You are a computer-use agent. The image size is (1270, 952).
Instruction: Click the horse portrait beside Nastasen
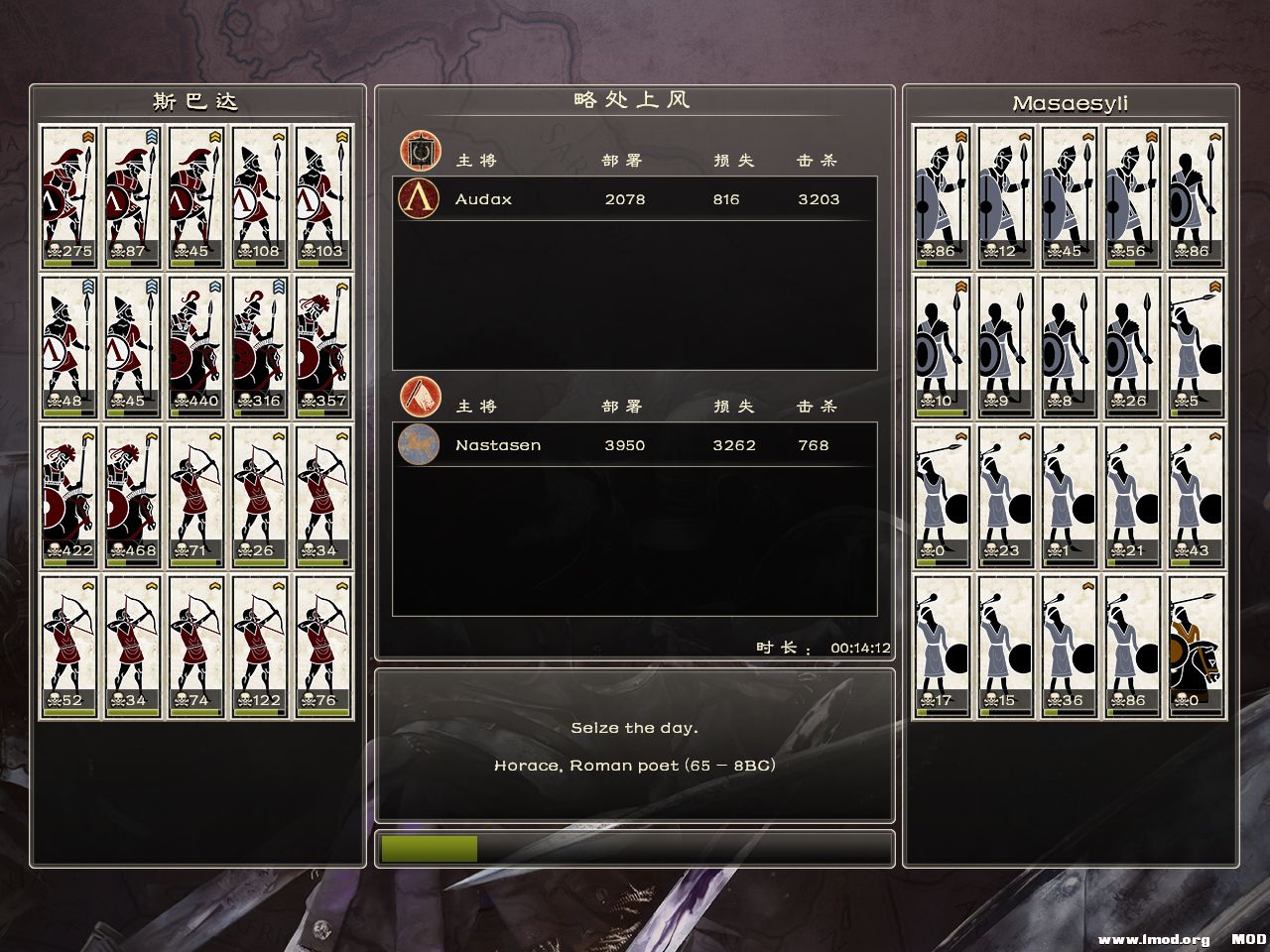[x=419, y=445]
